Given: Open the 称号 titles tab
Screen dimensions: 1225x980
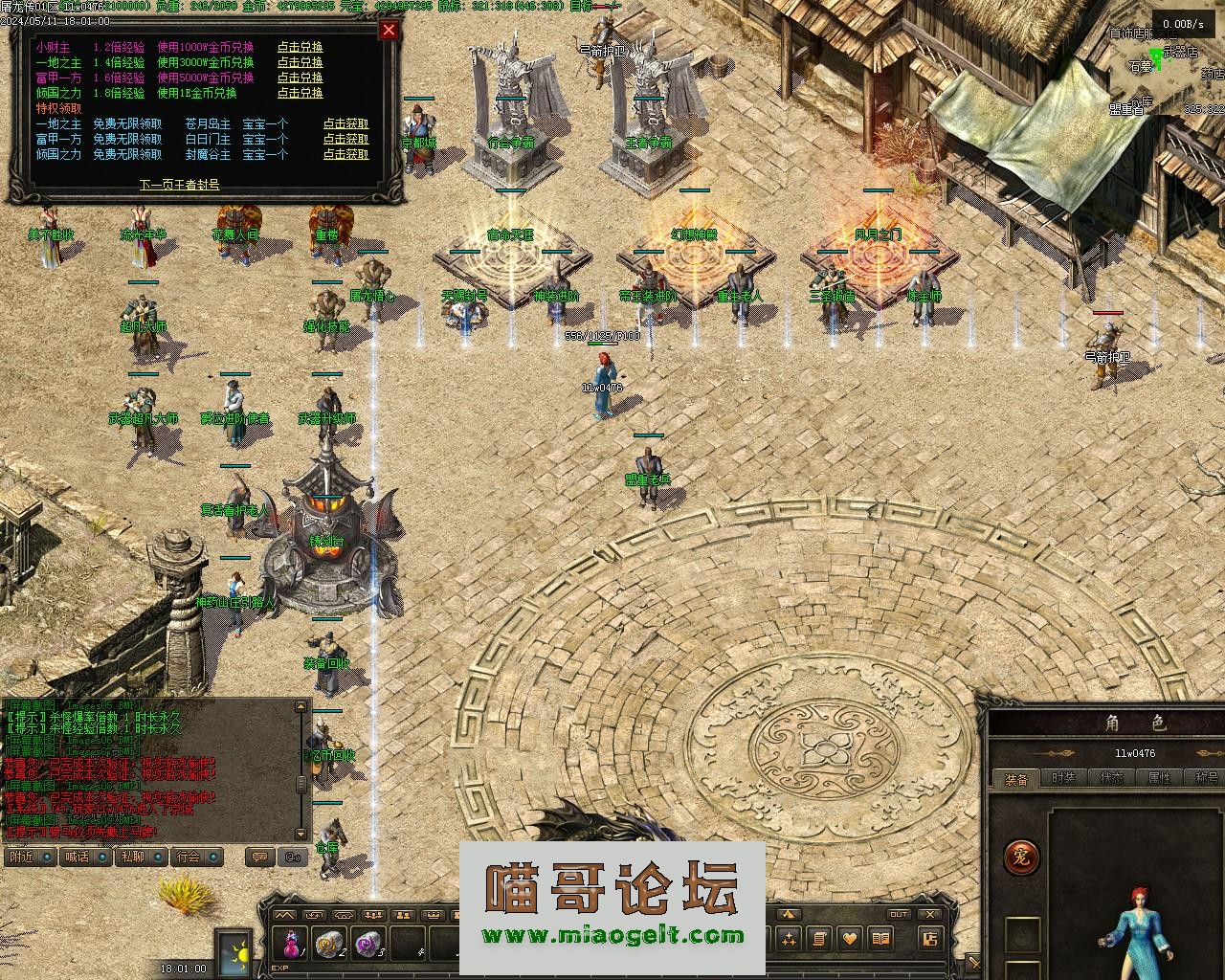Looking at the screenshot, I should pyautogui.click(x=1205, y=779).
